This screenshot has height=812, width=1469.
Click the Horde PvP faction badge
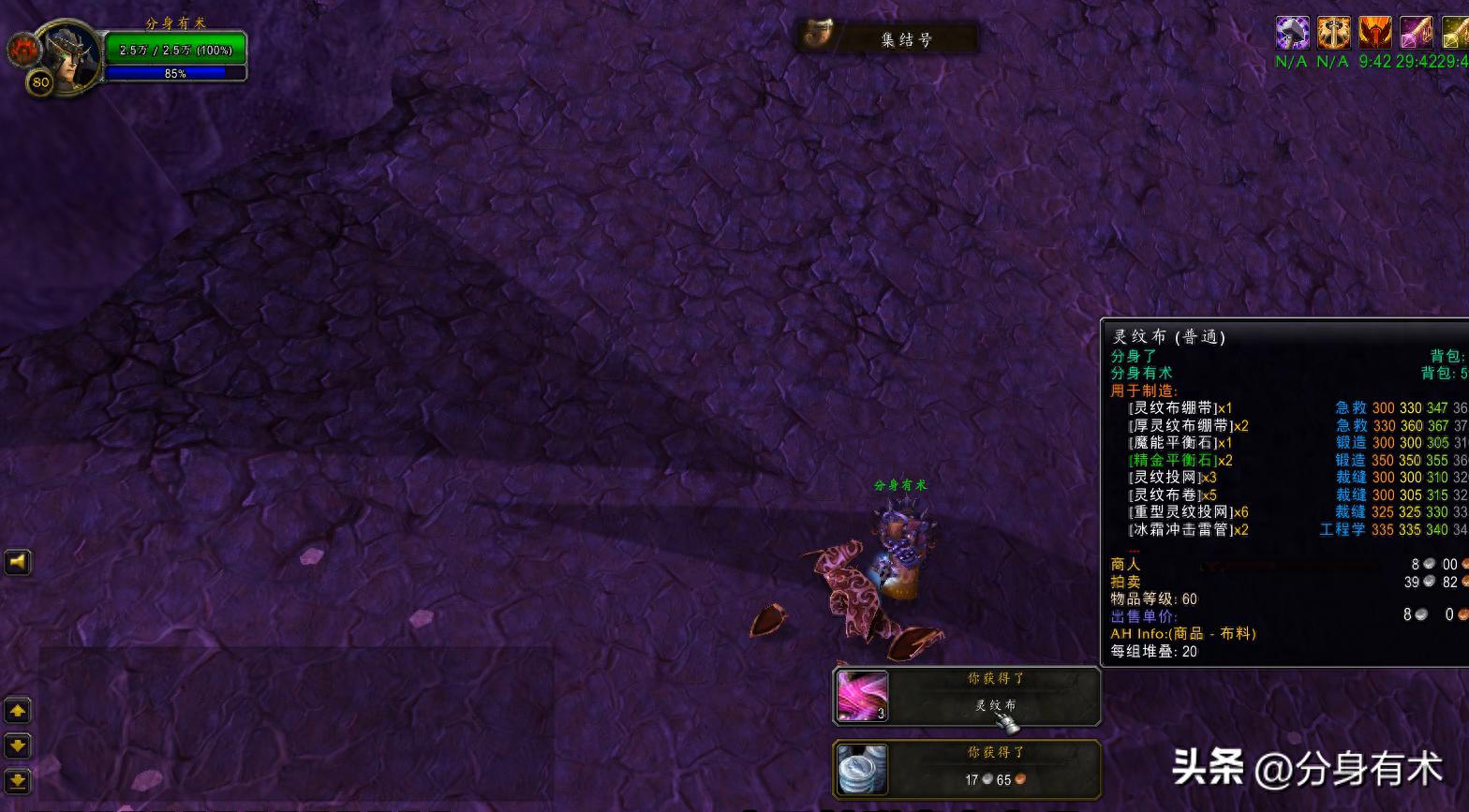(21, 50)
